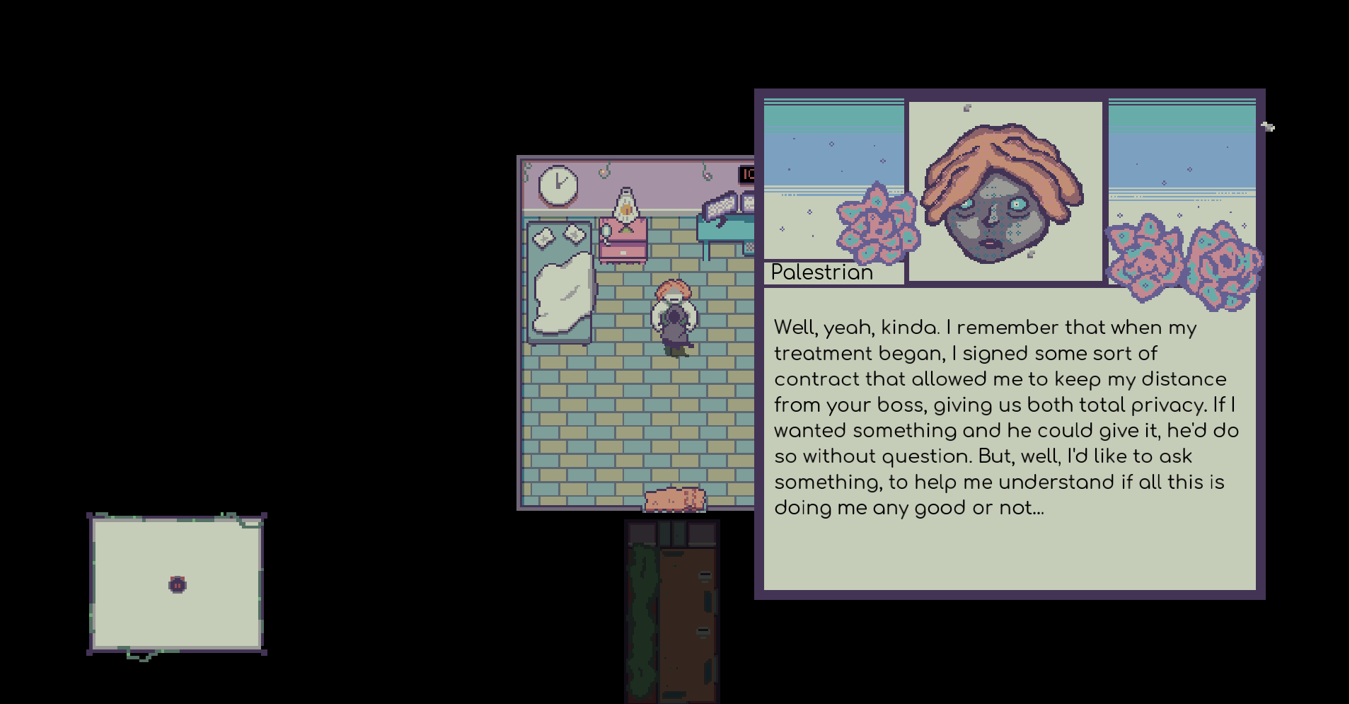Screen dimensions: 1349x704
Task: Select Palestrian's portrait in the dialogue
Action: point(1005,192)
